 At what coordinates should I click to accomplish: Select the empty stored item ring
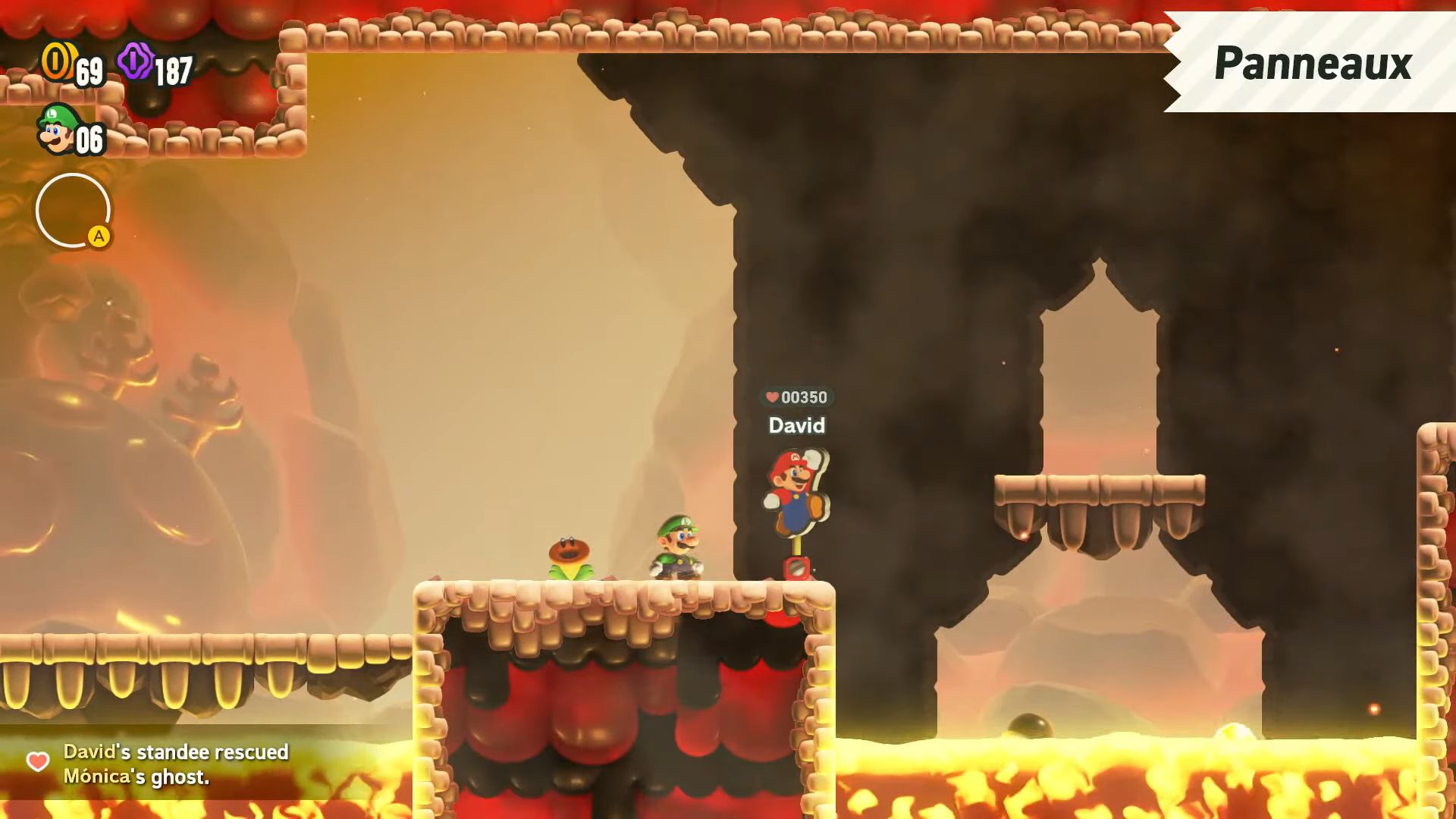pos(73,210)
